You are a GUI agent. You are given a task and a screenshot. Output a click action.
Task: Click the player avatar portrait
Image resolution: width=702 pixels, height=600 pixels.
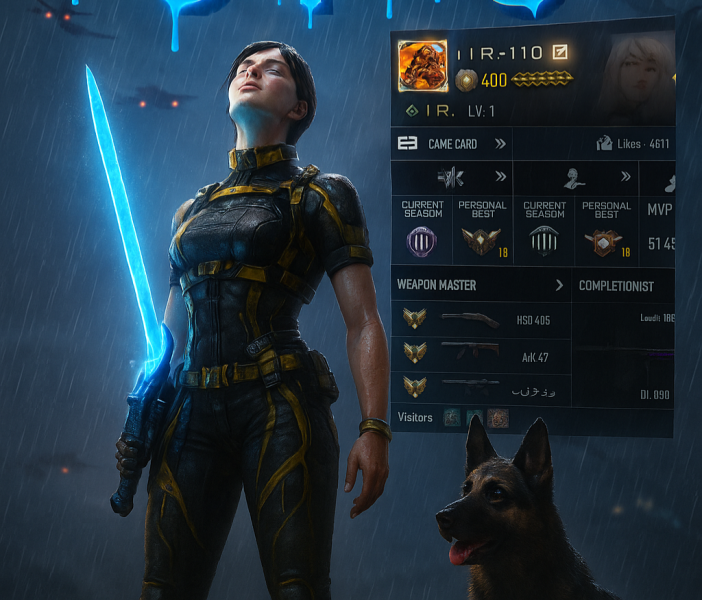[422, 65]
